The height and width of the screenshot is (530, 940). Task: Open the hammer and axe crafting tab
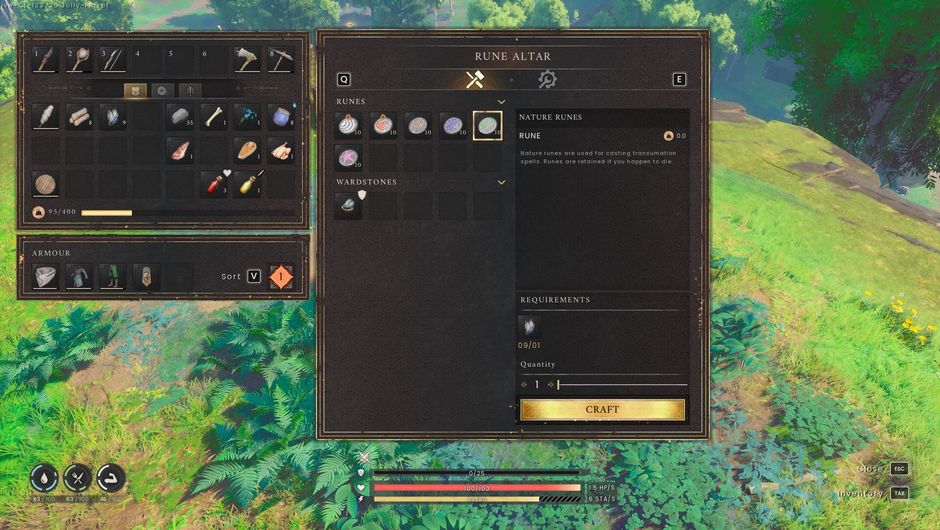pos(474,80)
